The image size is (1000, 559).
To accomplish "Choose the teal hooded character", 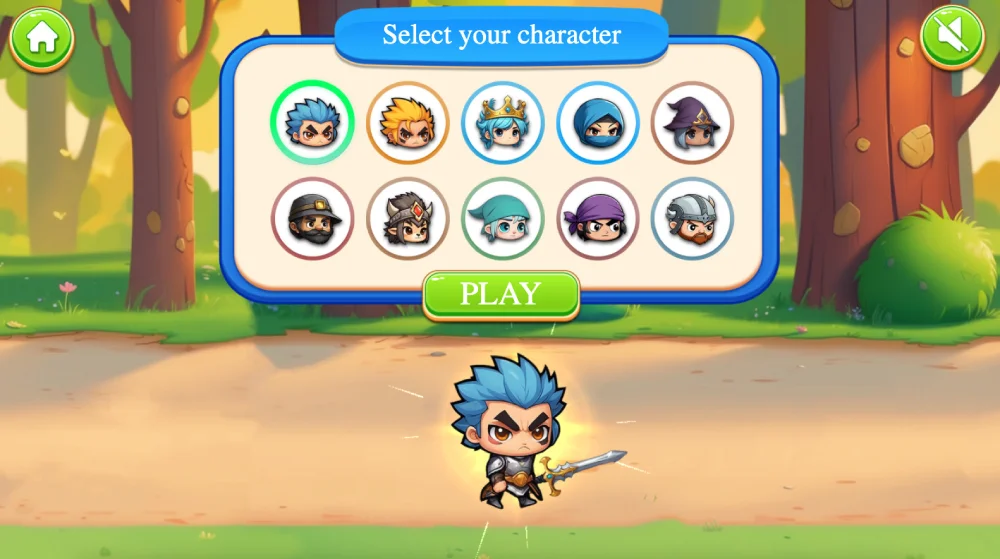I will (x=502, y=218).
